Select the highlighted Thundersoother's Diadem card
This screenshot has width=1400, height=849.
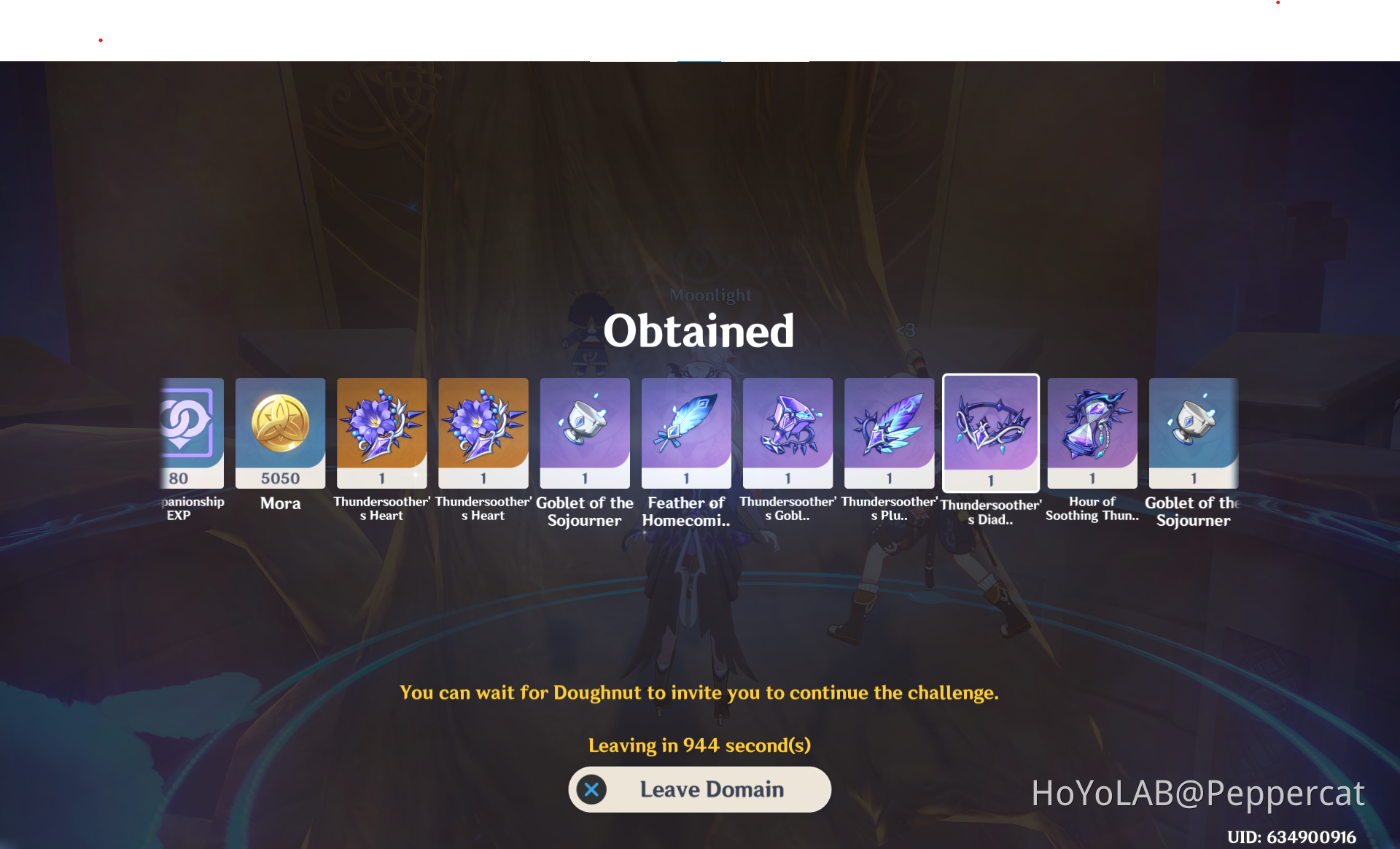point(990,433)
